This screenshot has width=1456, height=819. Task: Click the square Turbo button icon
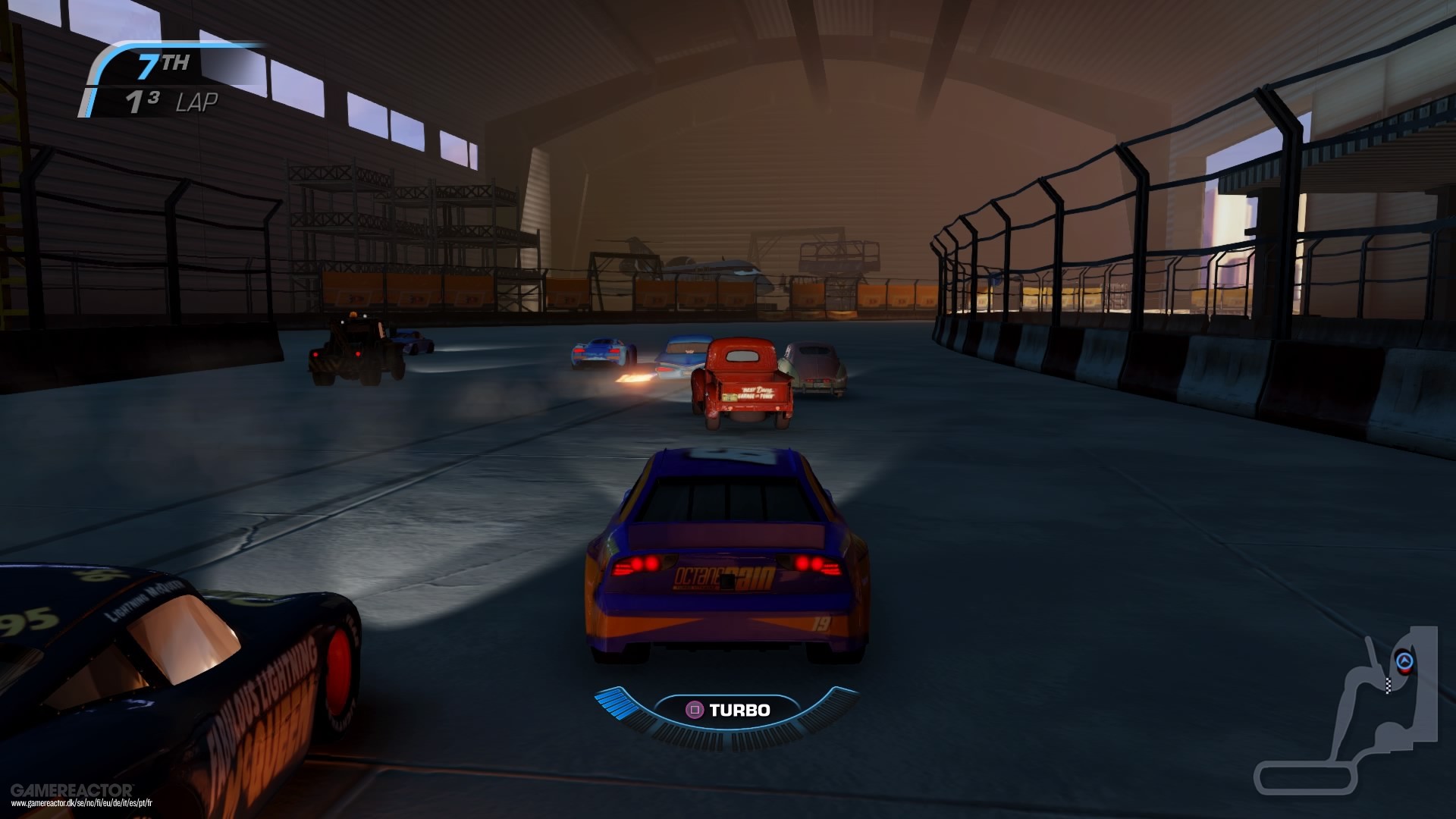[x=695, y=710]
